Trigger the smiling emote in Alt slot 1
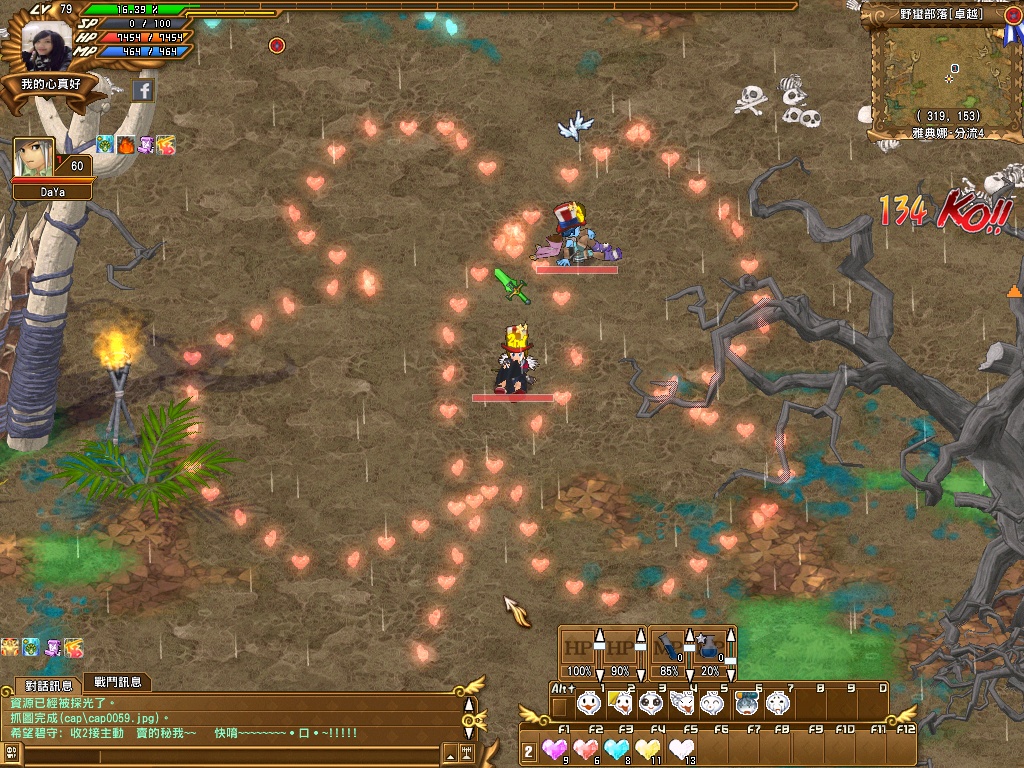Viewport: 1024px width, 768px height. [589, 704]
